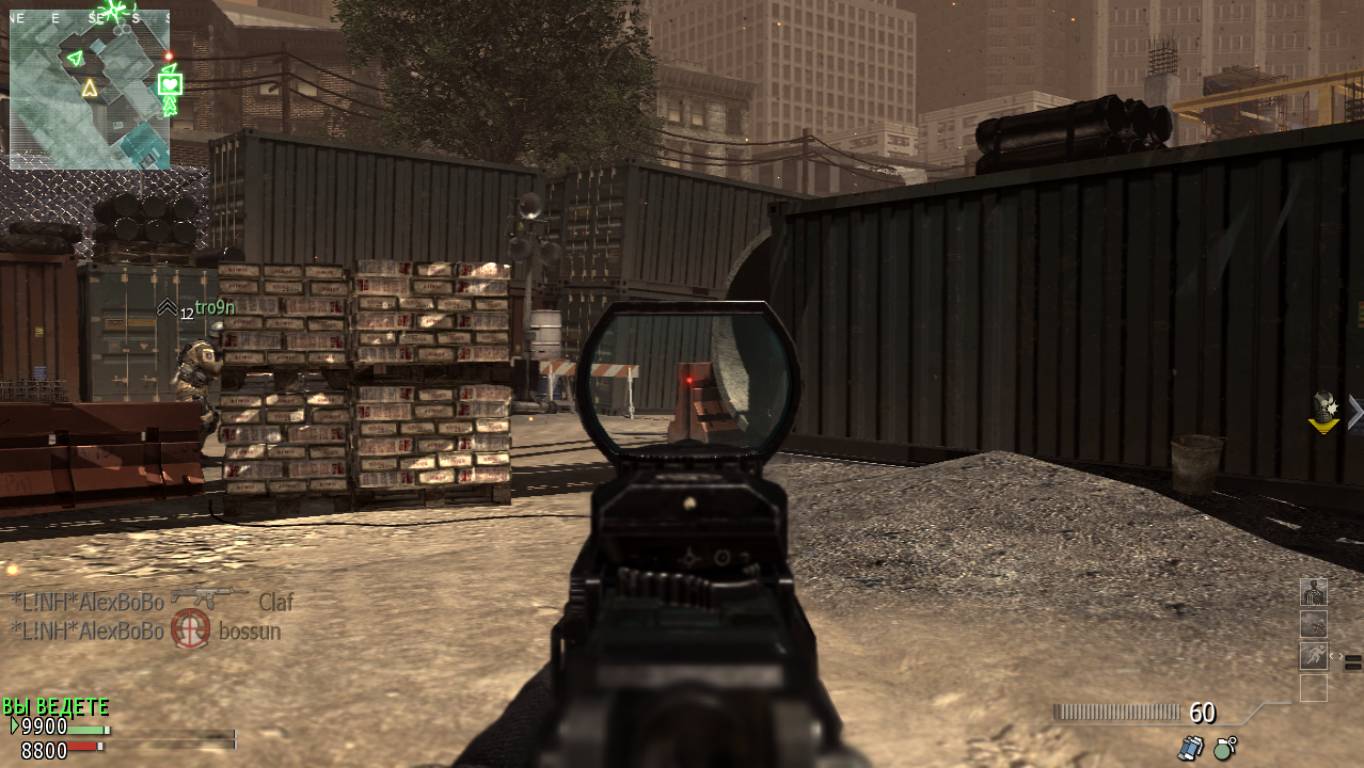Select the blue flashbang equipment icon
This screenshot has height=768, width=1364.
click(1190, 746)
